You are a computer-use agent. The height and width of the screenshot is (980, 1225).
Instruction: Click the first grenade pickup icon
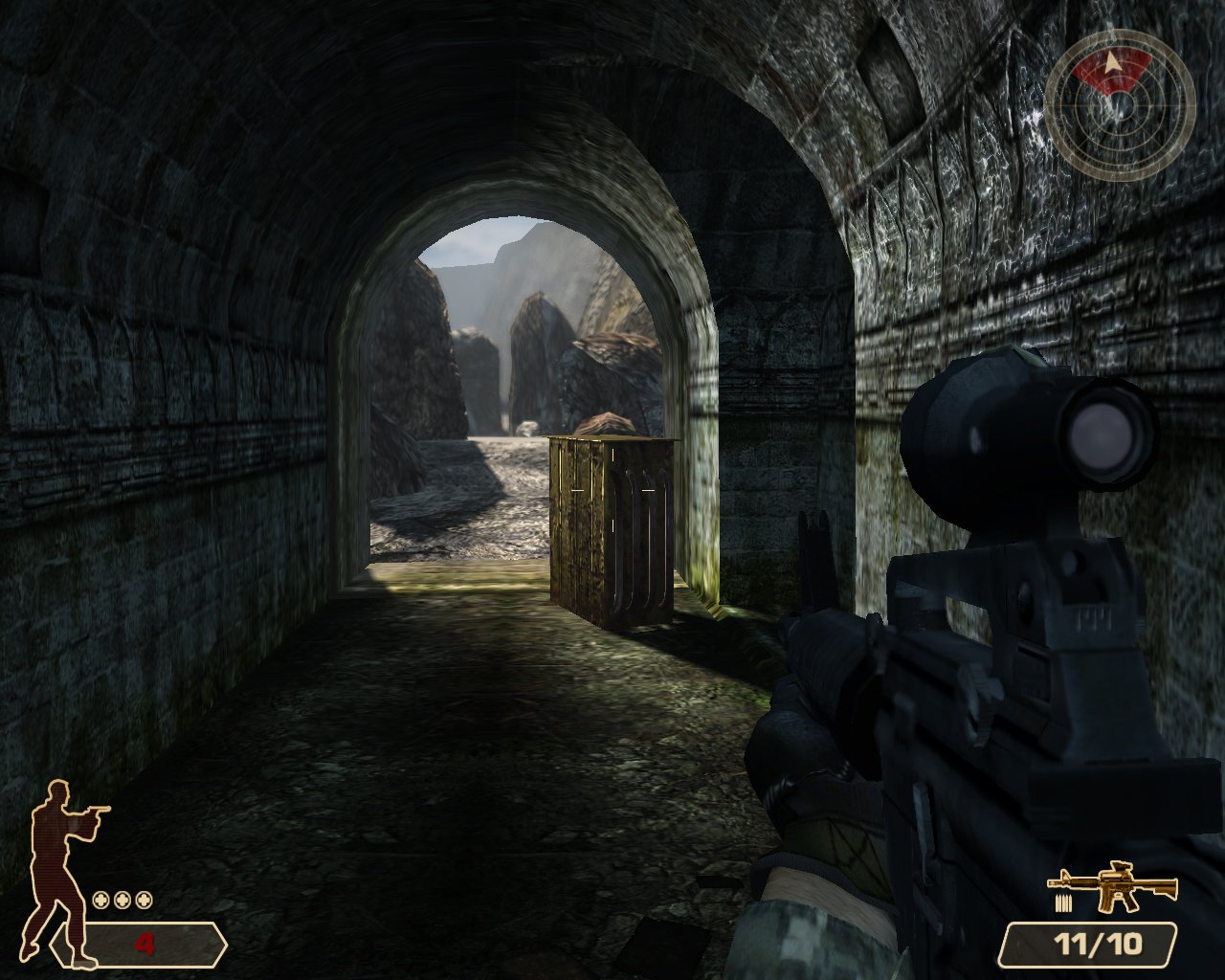[x=100, y=899]
